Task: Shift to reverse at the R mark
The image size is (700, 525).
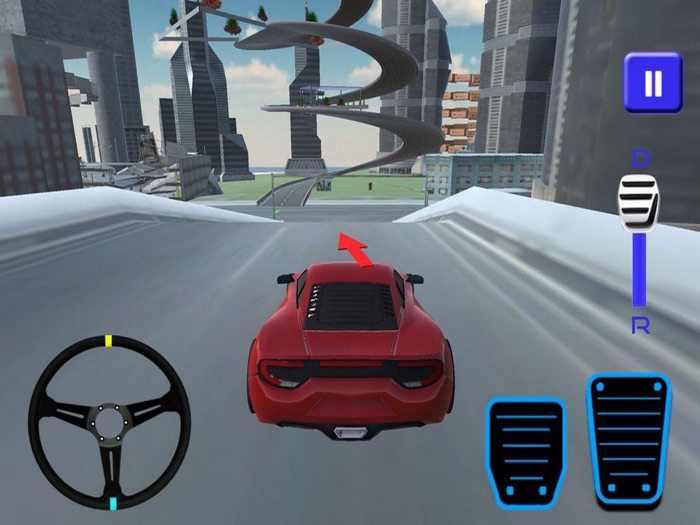Action: pos(639,324)
